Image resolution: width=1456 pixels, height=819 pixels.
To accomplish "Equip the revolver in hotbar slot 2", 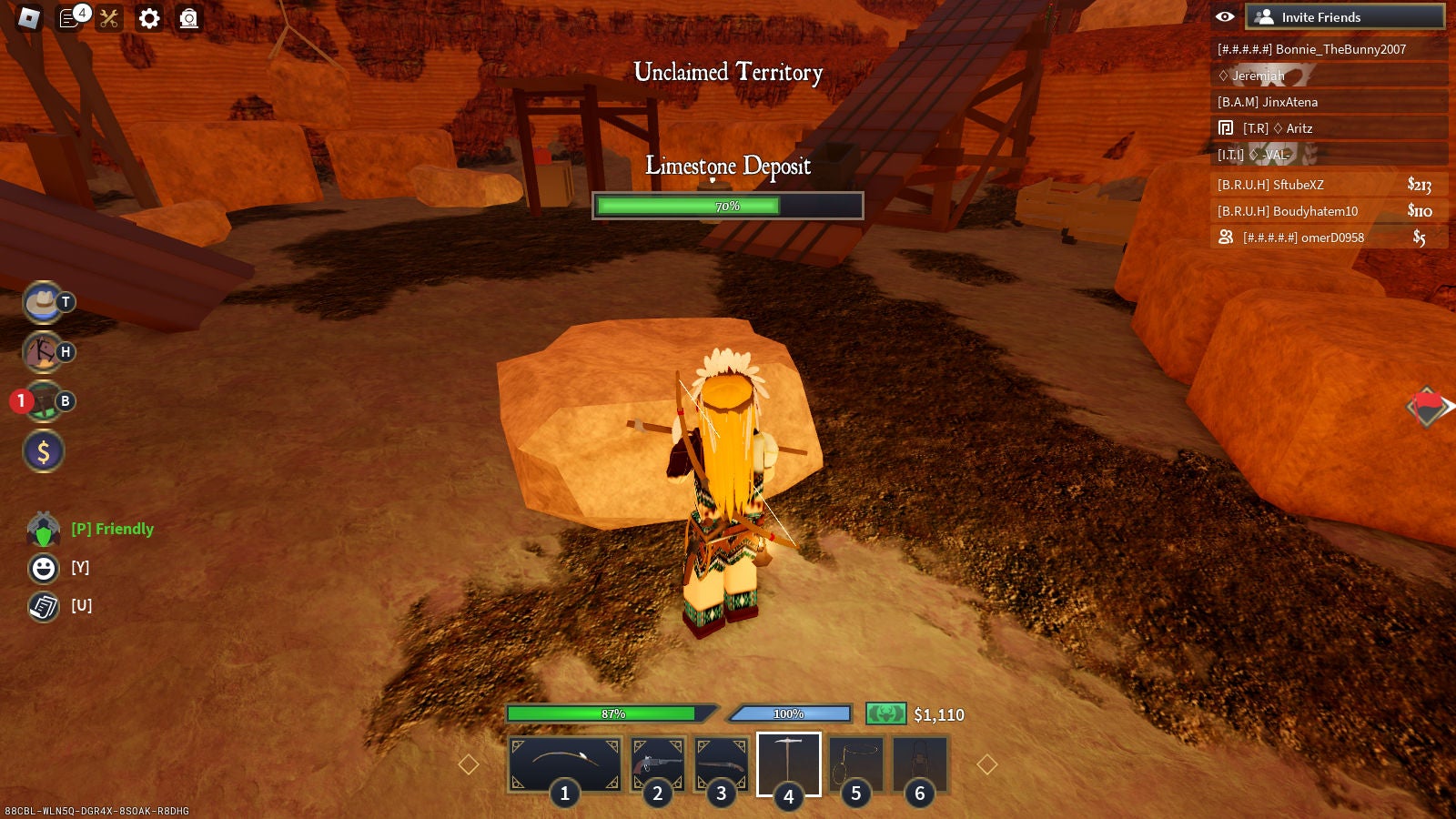I will [x=657, y=764].
